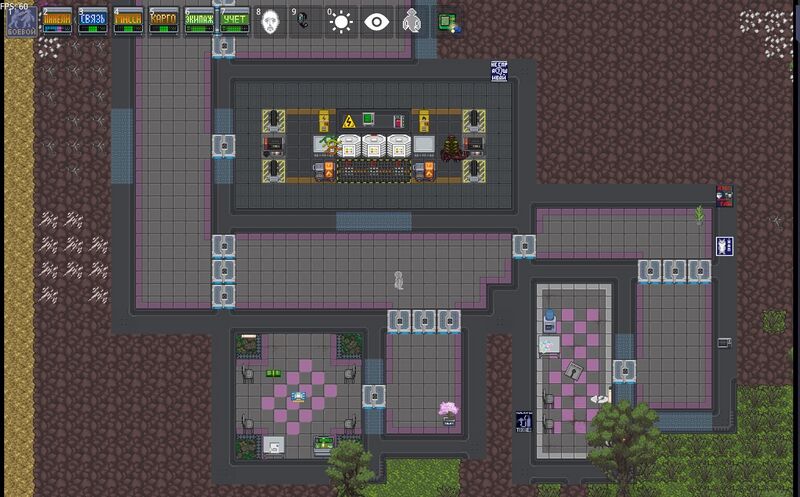Image resolution: width=800 pixels, height=497 pixels.
Task: Select the Боевой group button
Action: [20, 20]
